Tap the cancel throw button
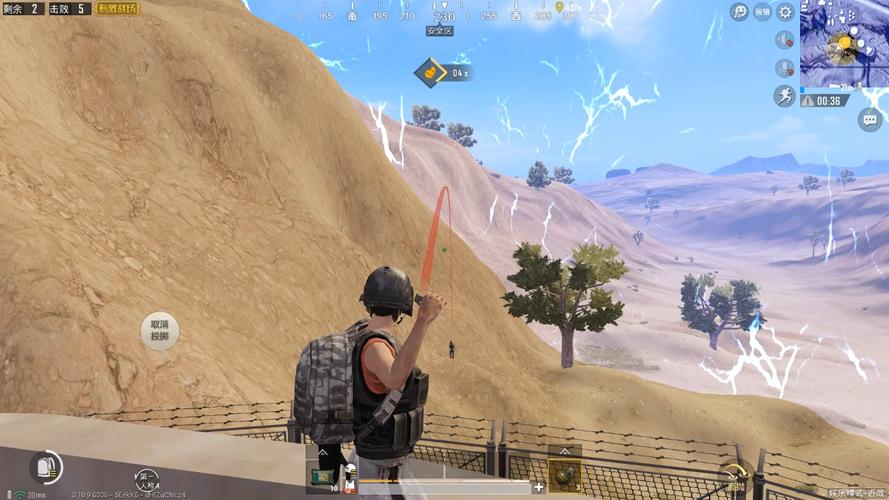The height and width of the screenshot is (500, 889). click(160, 330)
